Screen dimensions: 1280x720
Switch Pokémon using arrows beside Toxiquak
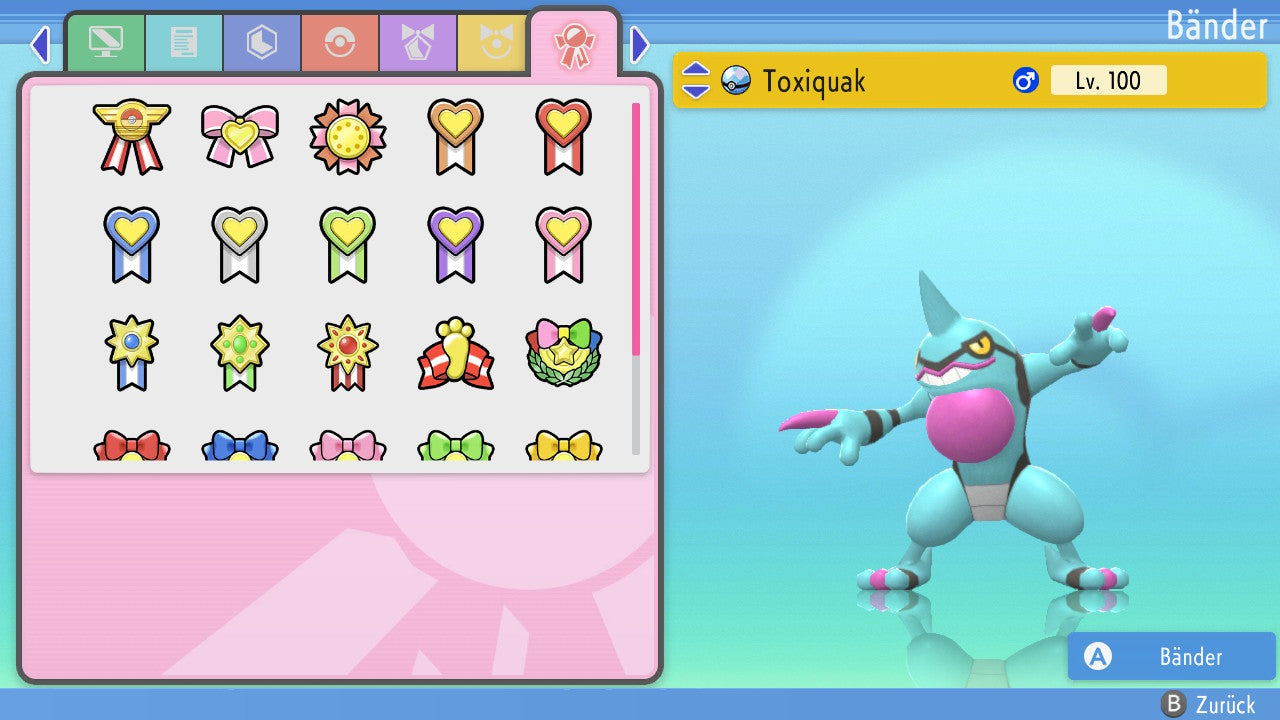tap(695, 80)
